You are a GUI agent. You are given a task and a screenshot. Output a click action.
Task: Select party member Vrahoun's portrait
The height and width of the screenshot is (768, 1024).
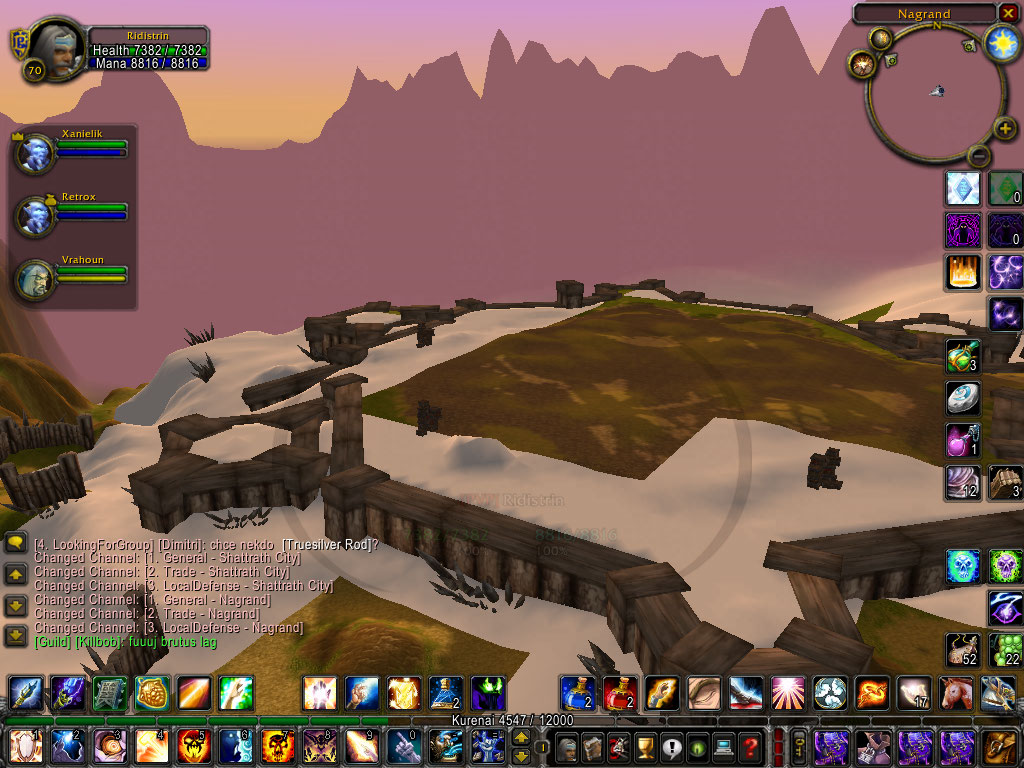pyautogui.click(x=35, y=279)
